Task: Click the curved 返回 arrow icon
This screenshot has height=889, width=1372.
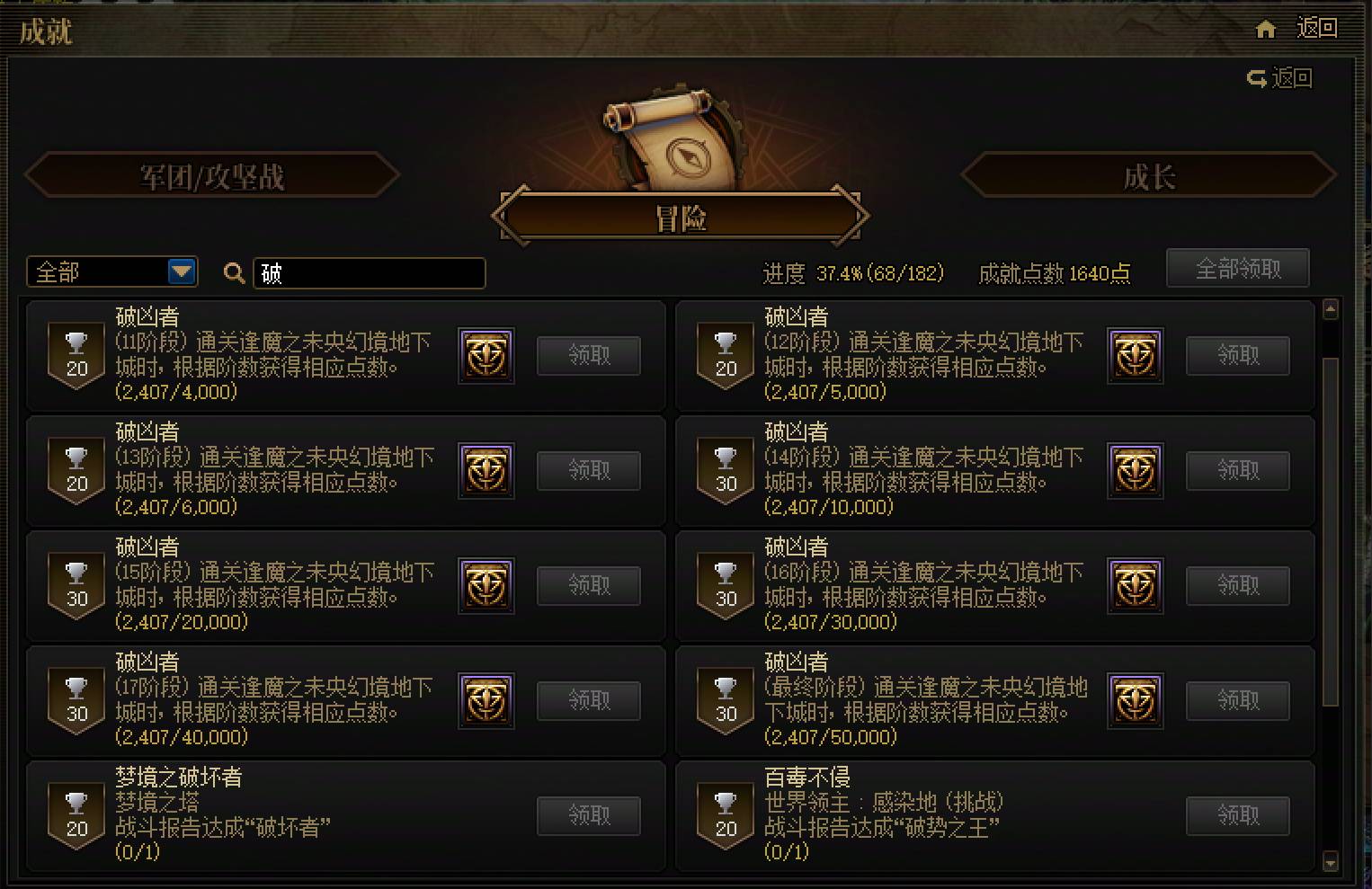Action: tap(1256, 78)
